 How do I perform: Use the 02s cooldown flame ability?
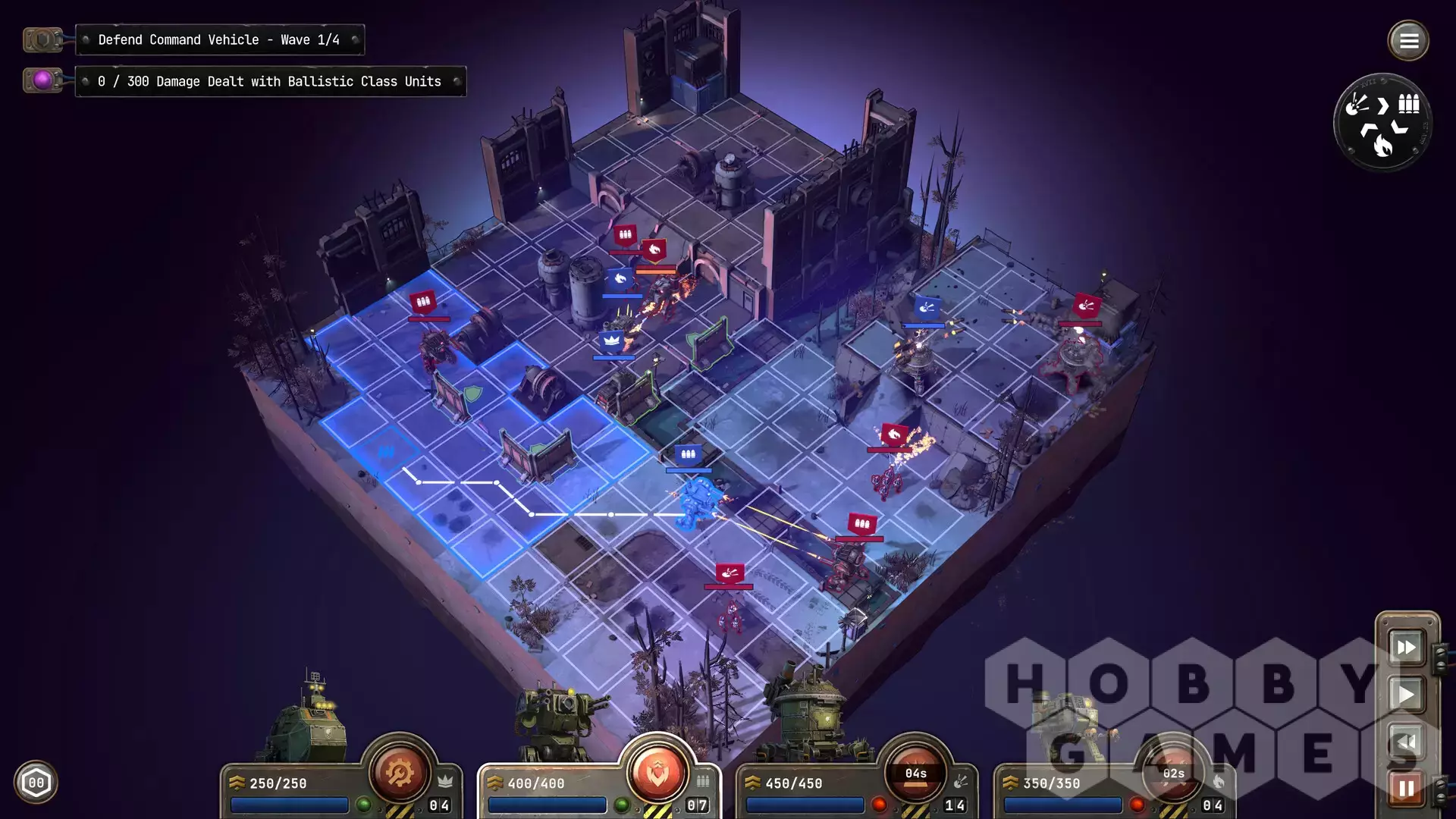pyautogui.click(x=1173, y=773)
